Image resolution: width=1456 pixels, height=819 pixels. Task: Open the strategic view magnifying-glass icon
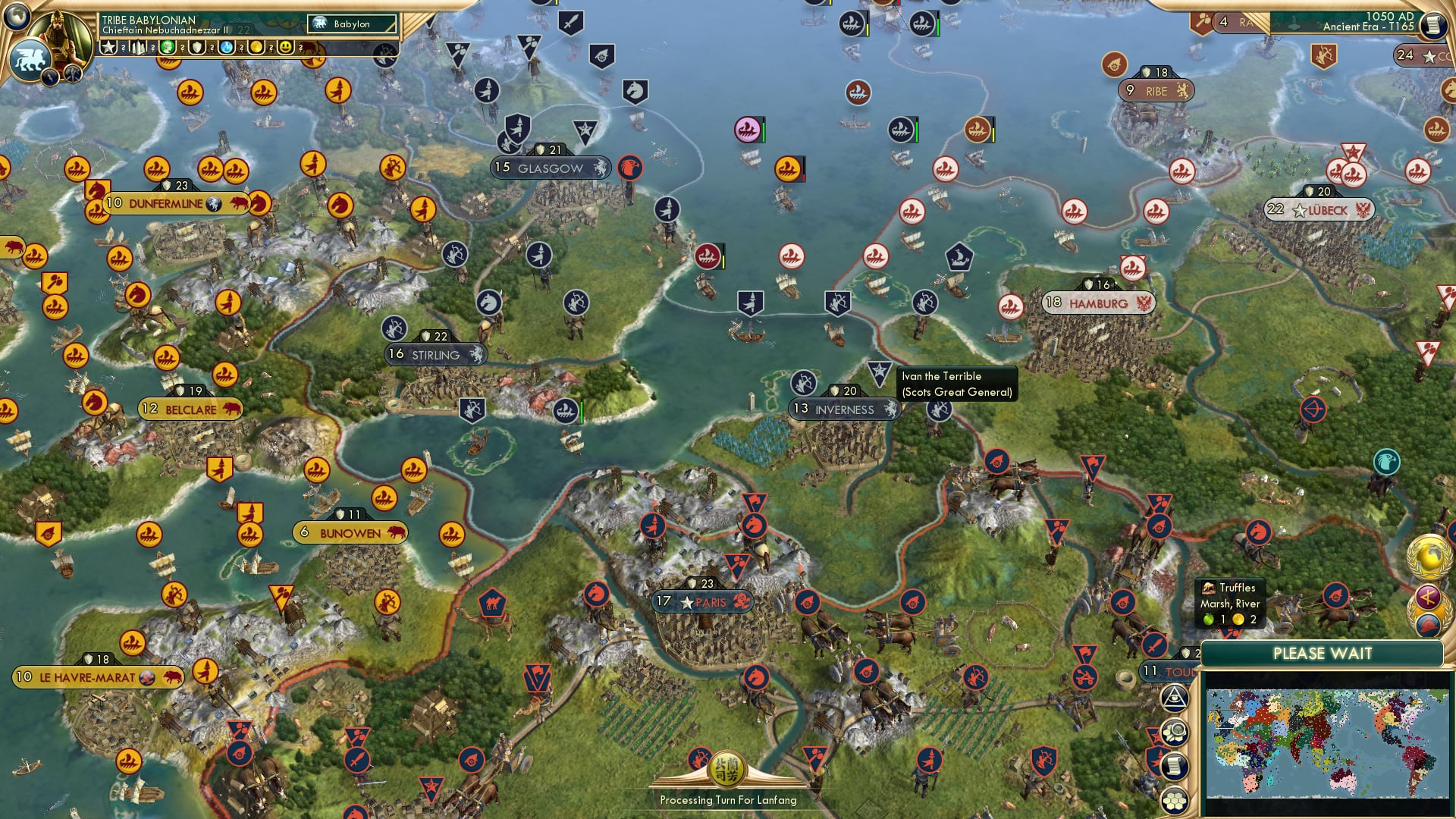point(1175,732)
